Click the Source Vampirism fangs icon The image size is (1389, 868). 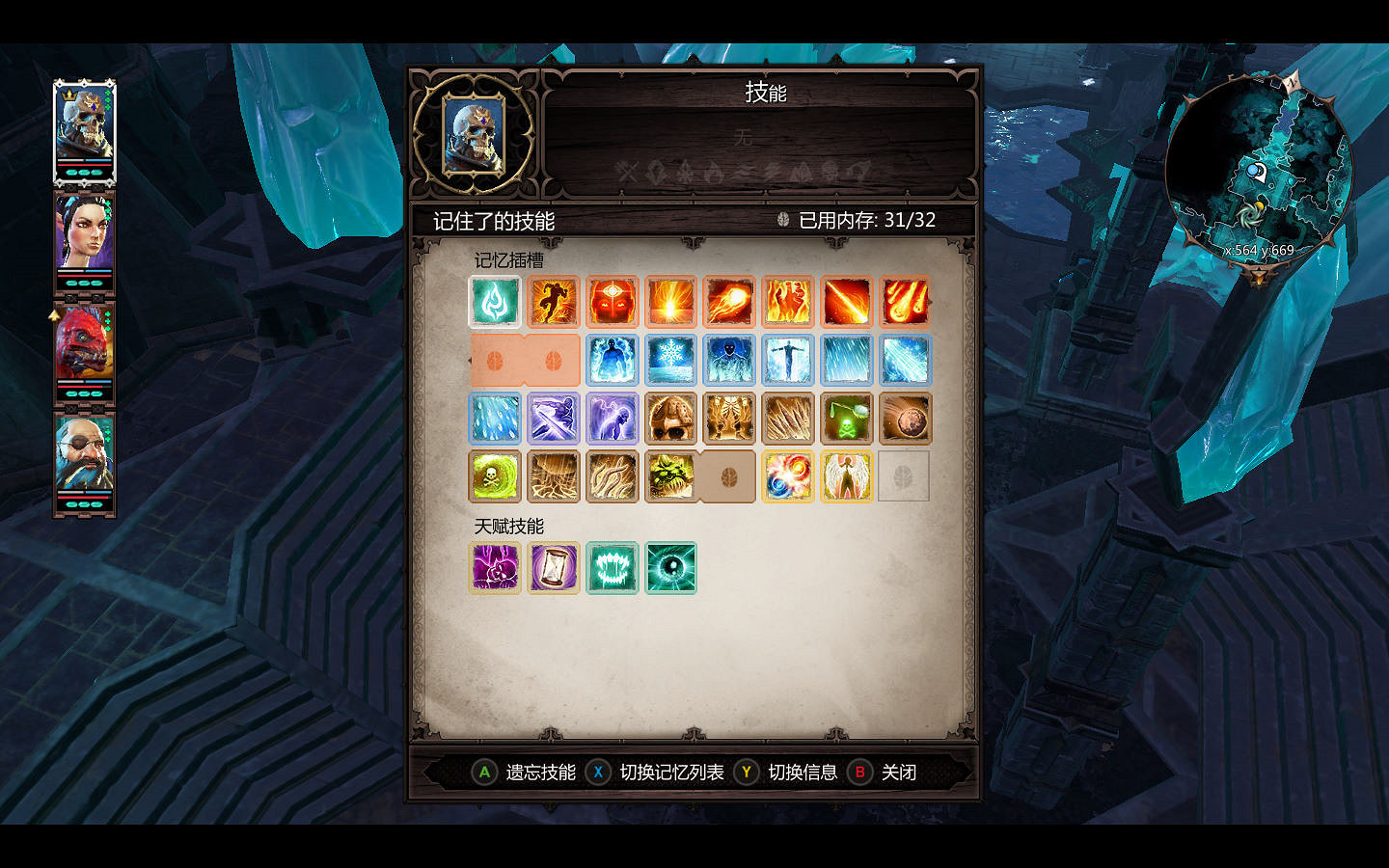pyautogui.click(x=613, y=568)
